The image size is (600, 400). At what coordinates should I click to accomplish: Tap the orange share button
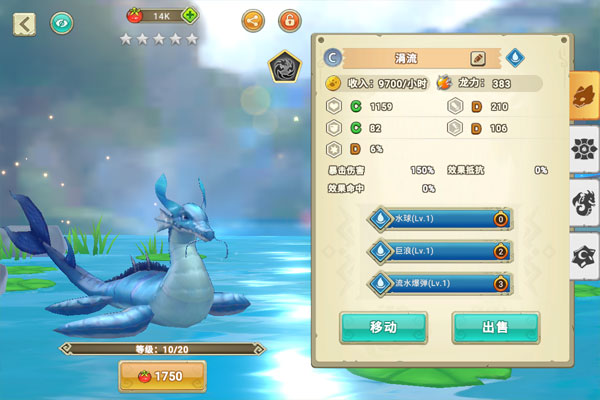click(x=255, y=19)
